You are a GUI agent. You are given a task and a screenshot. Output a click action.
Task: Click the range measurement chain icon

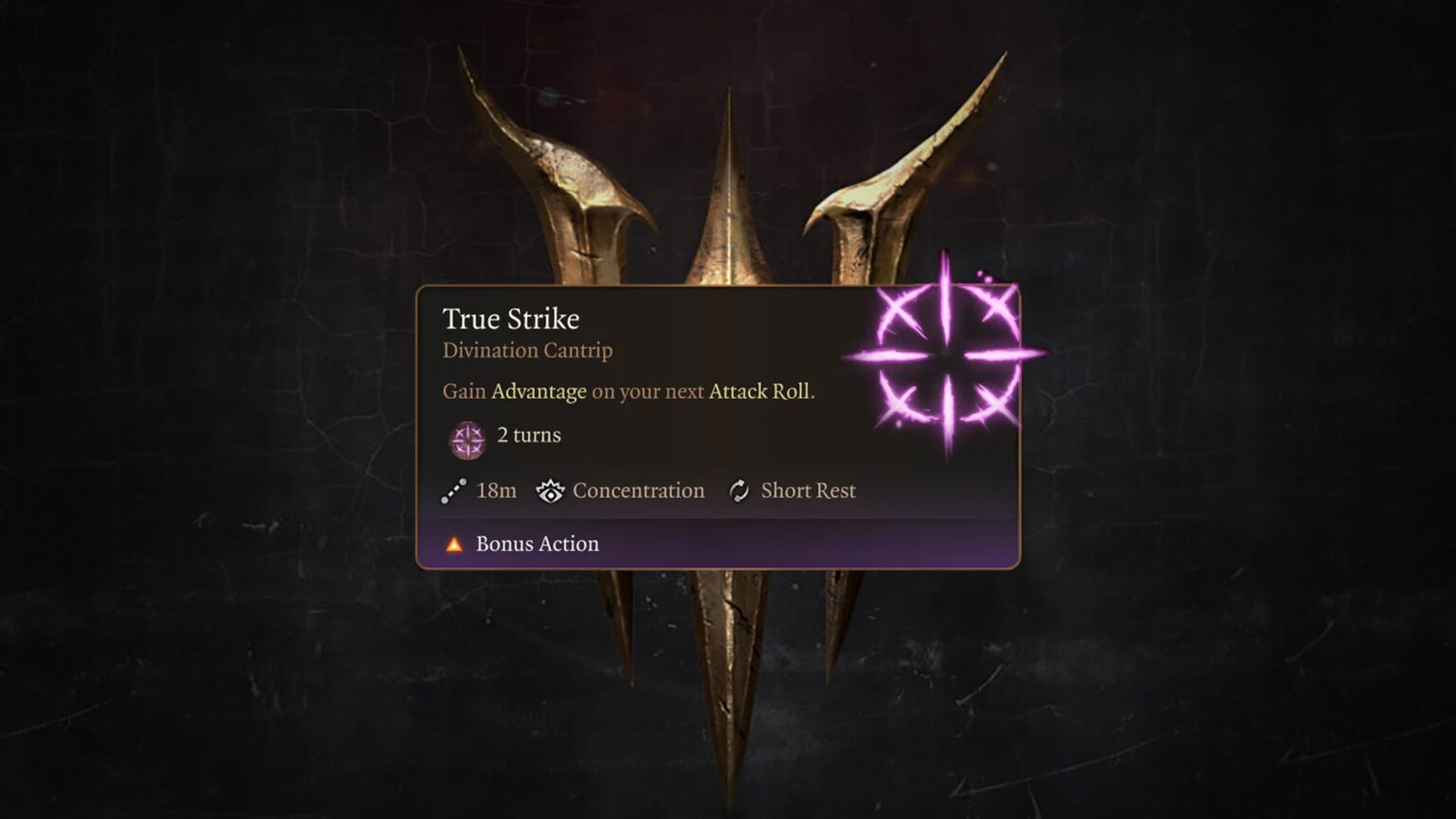click(x=452, y=491)
